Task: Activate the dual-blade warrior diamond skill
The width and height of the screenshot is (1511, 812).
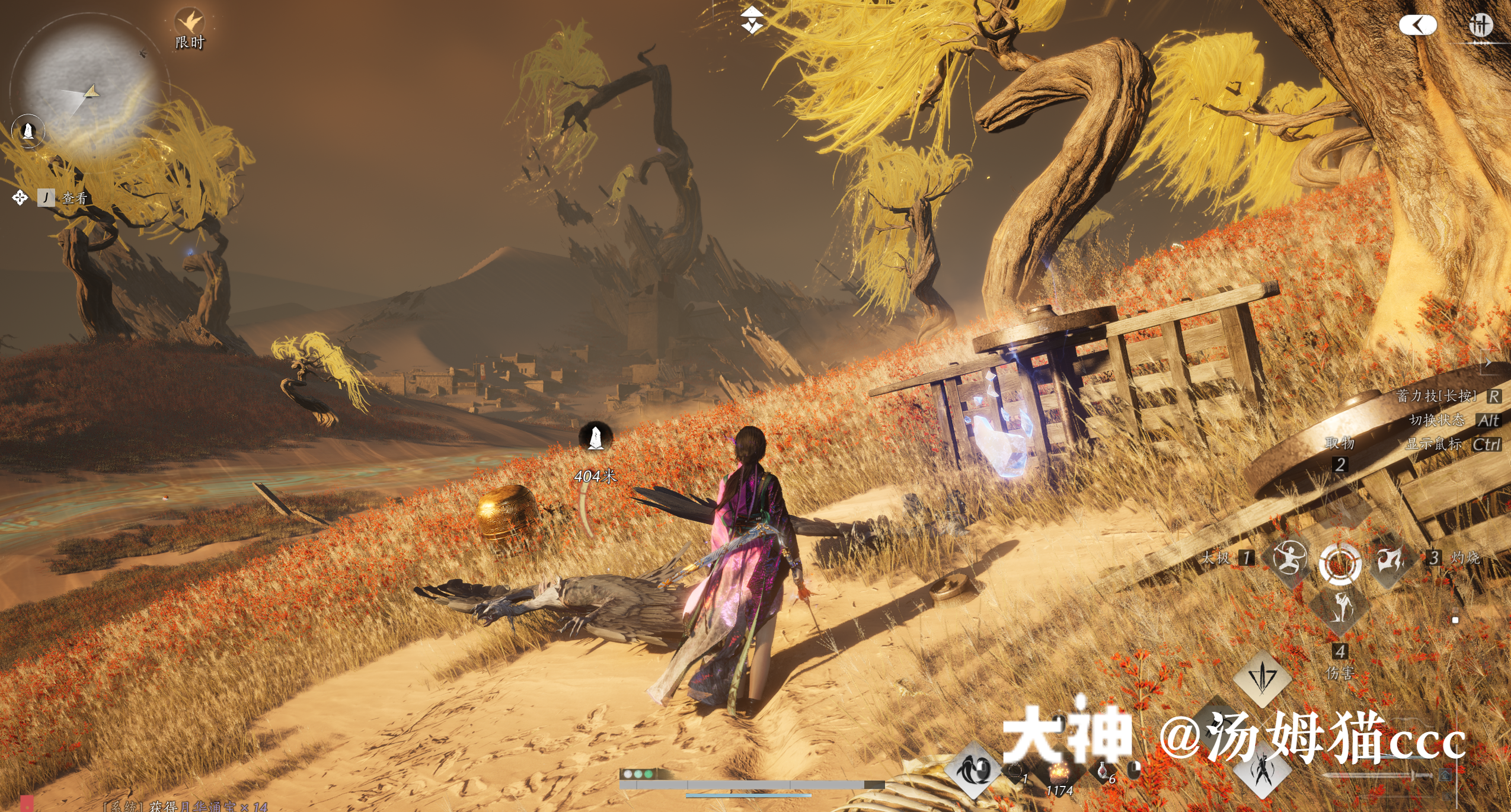Action: 1263,772
